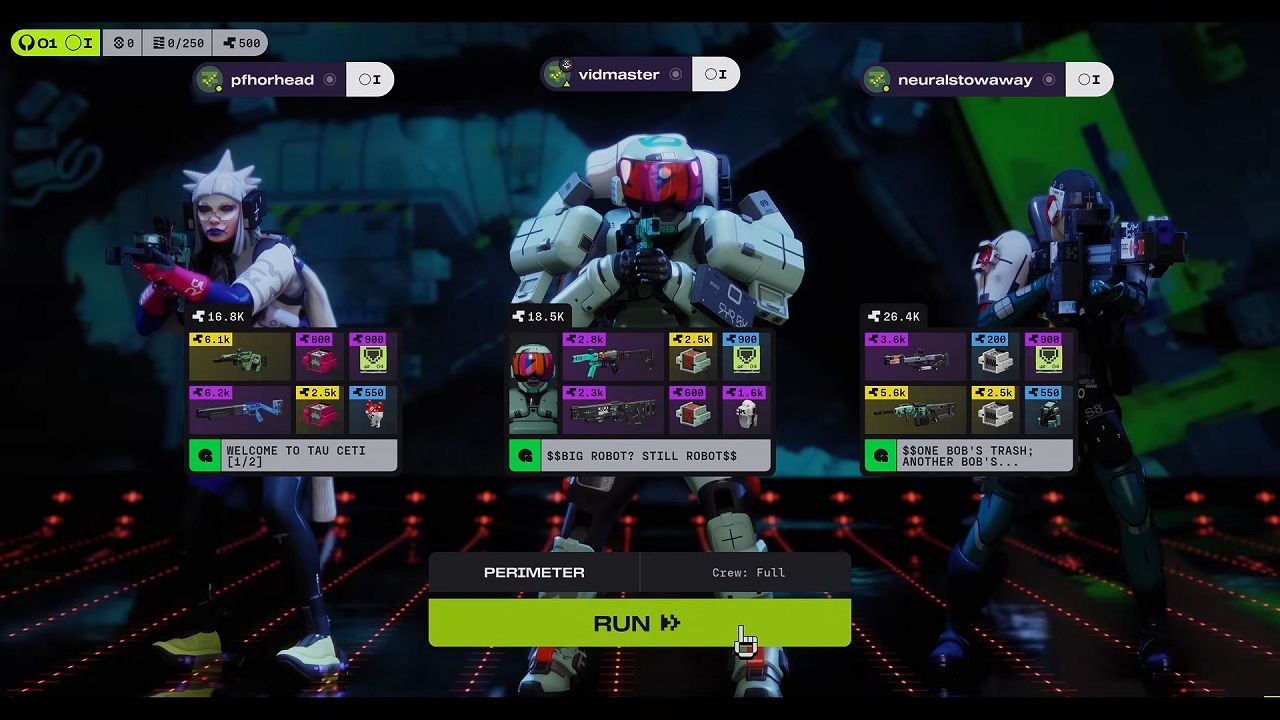Open the One Bob's Trash contract
The width and height of the screenshot is (1280, 720).
(x=968, y=456)
